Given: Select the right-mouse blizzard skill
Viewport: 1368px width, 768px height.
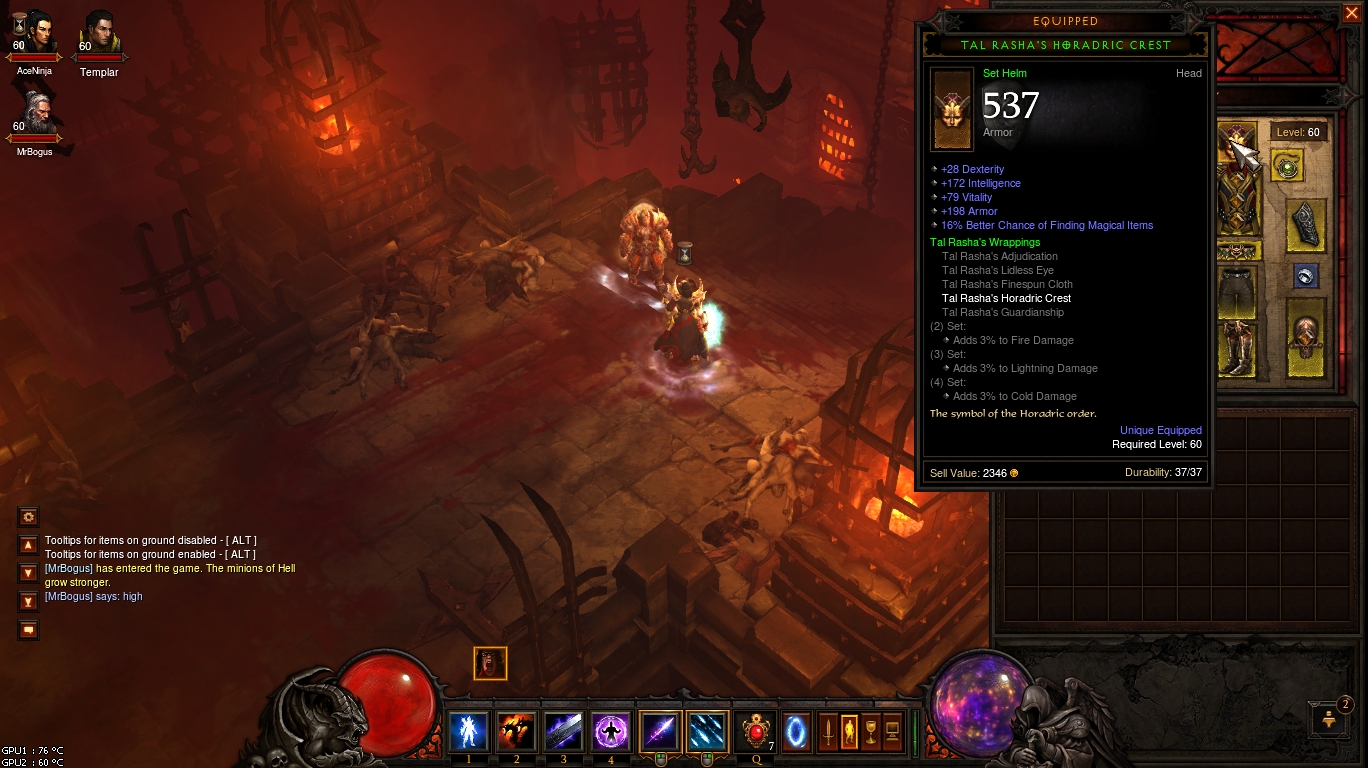Looking at the screenshot, I should pyautogui.click(x=707, y=732).
